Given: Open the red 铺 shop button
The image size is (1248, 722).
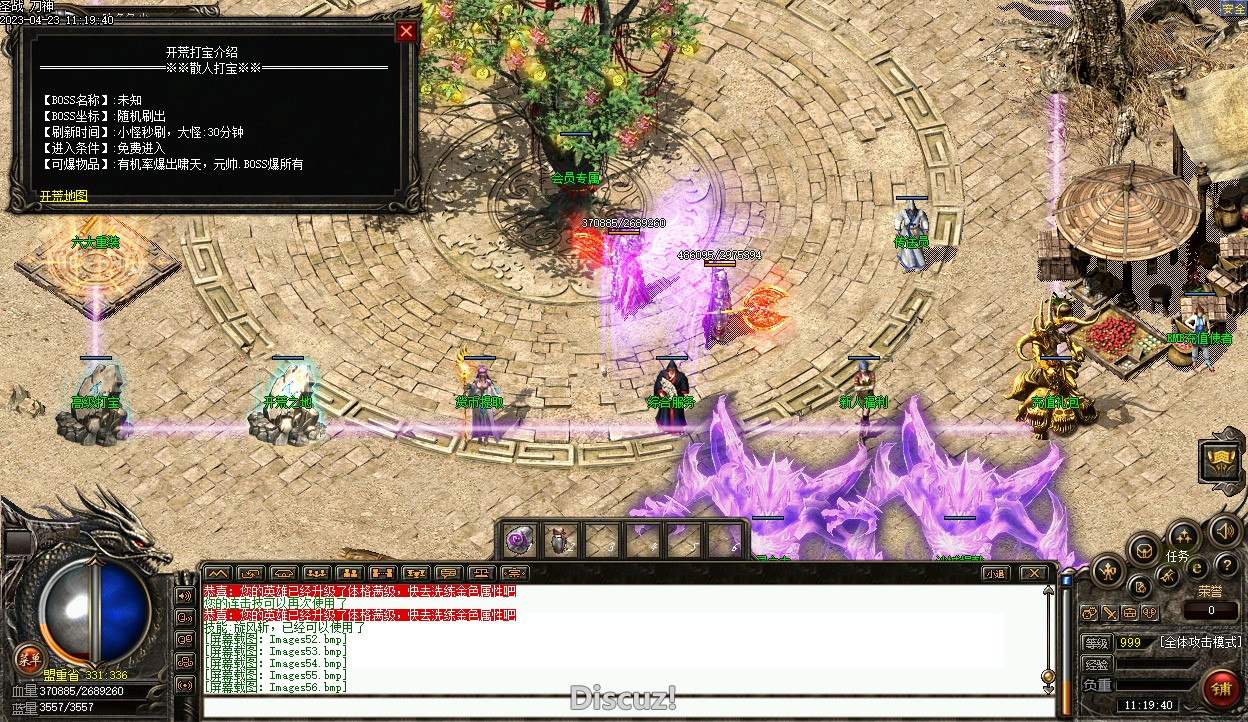Looking at the screenshot, I should (1221, 689).
